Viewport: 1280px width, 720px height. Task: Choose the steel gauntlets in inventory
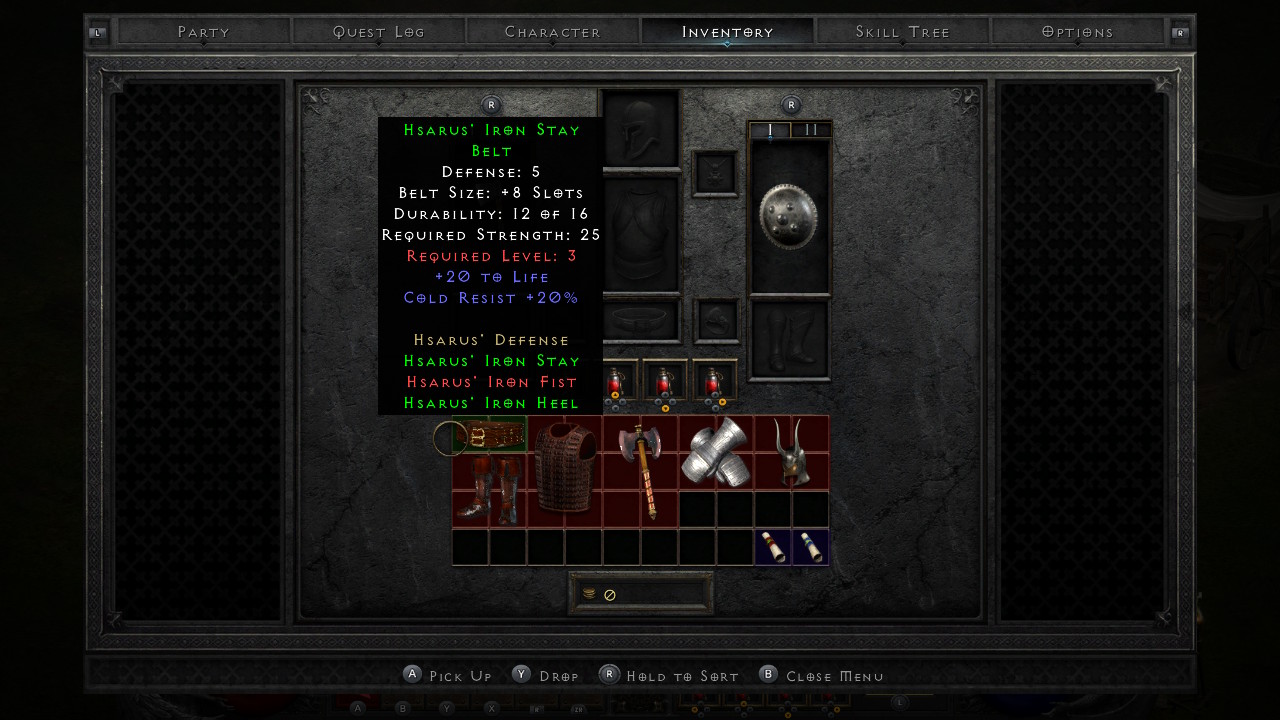[716, 452]
